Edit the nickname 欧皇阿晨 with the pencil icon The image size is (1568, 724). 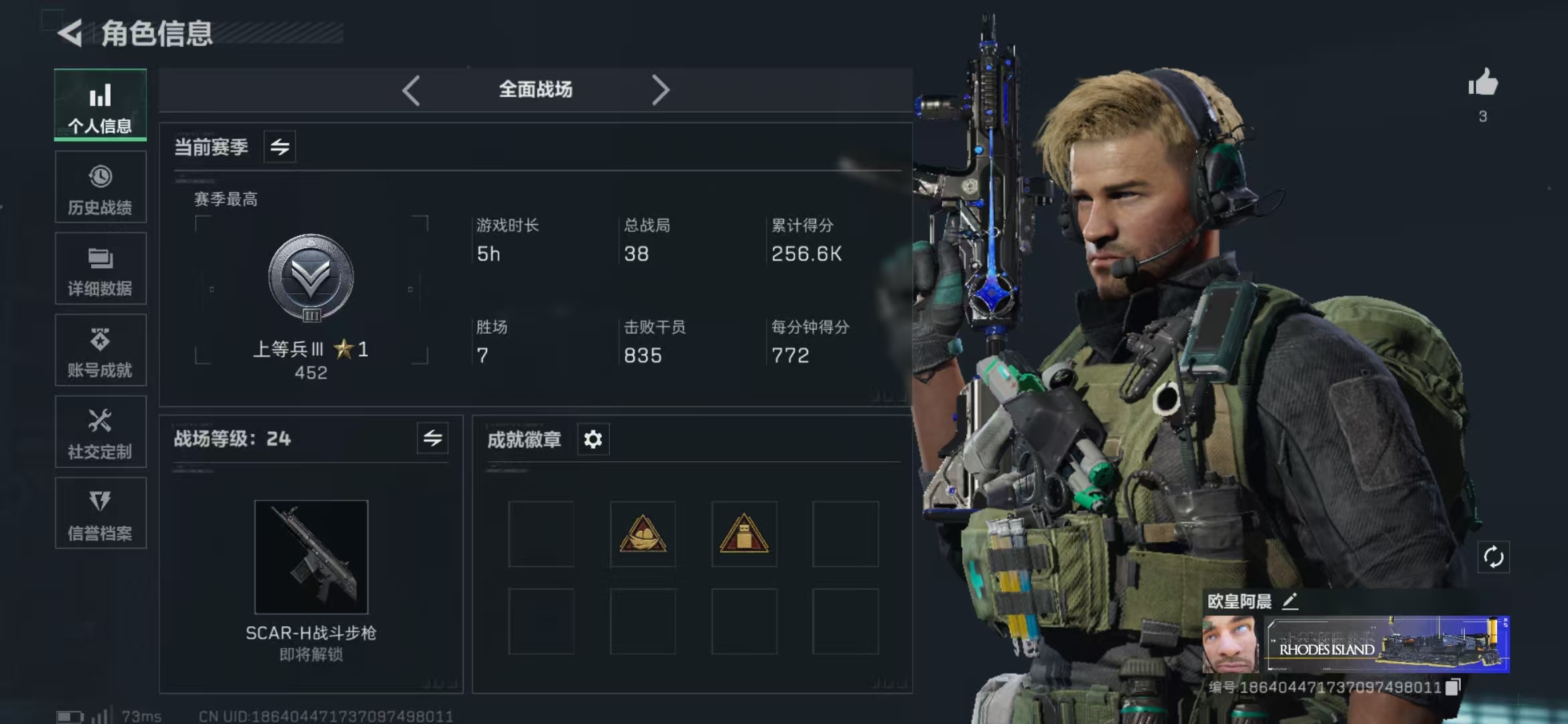point(1290,601)
